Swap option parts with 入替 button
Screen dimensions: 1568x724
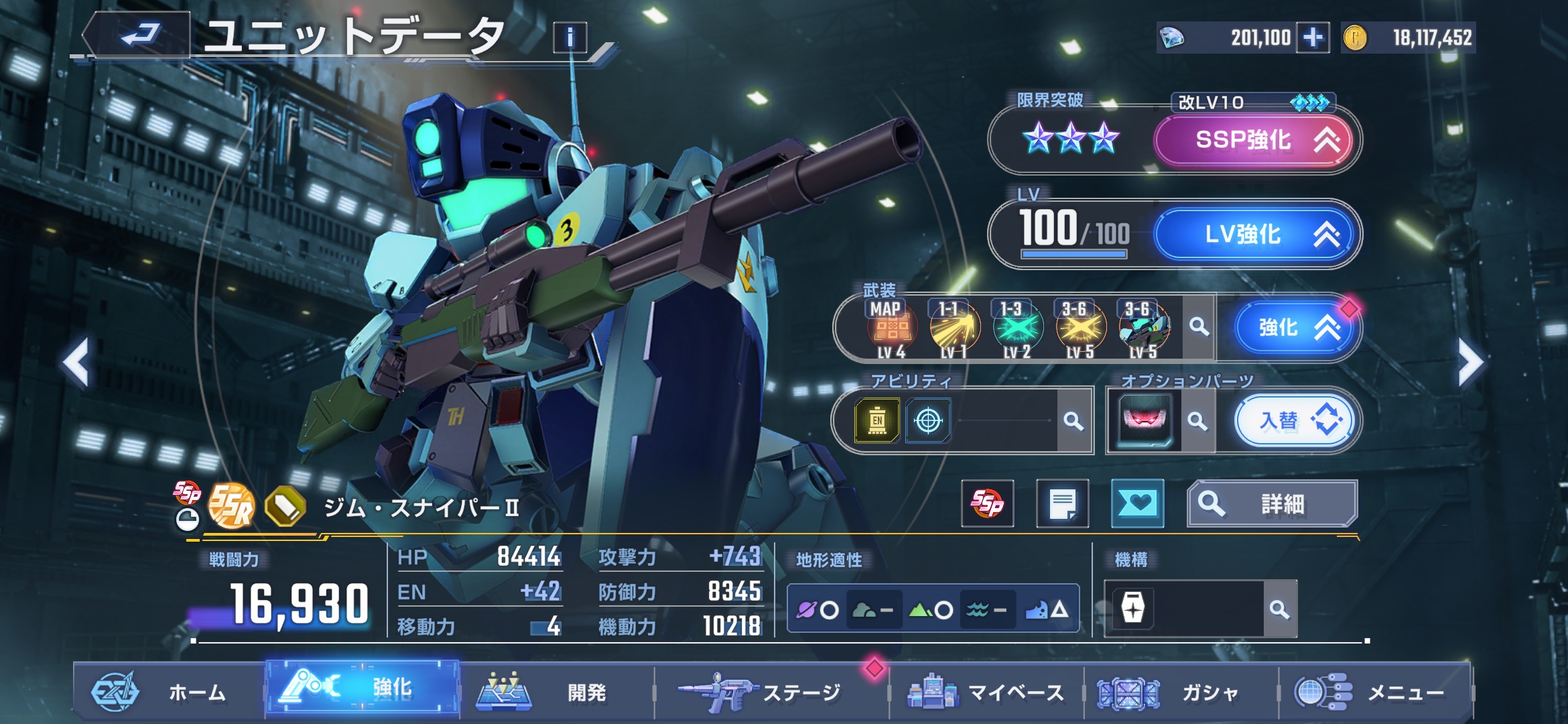pos(1293,421)
